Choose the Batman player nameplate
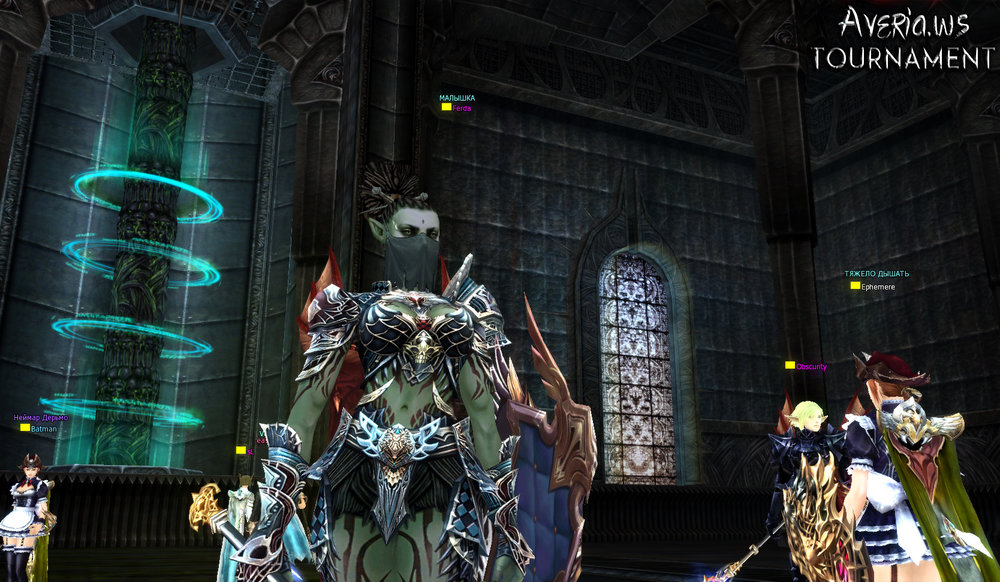 pos(43,428)
